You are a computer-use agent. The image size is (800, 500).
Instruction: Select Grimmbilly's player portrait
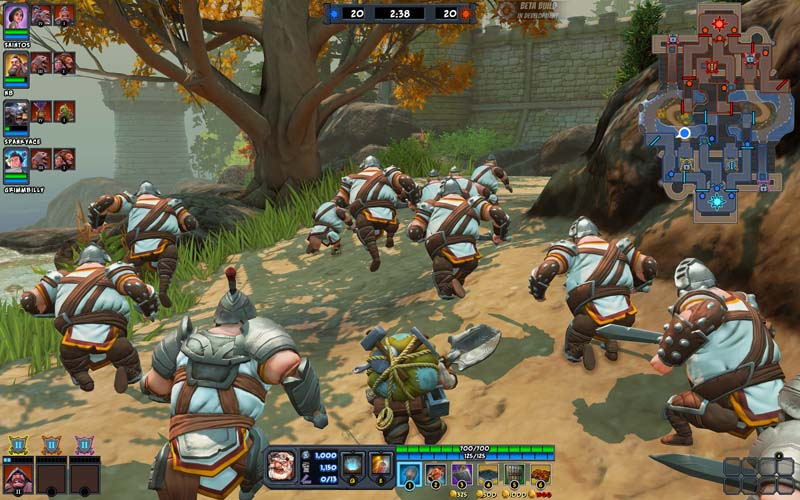pyautogui.click(x=16, y=160)
